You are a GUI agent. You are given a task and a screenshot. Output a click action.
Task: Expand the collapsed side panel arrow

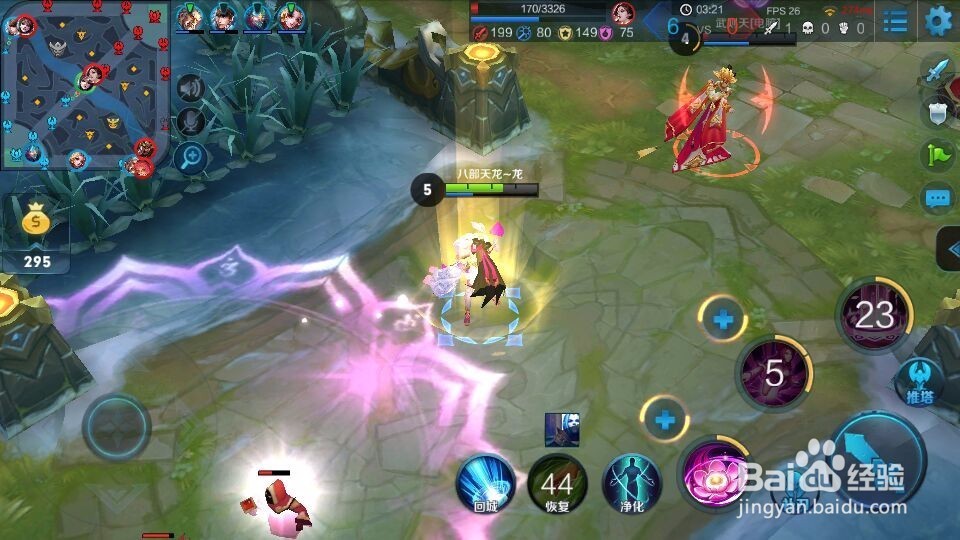[x=948, y=248]
